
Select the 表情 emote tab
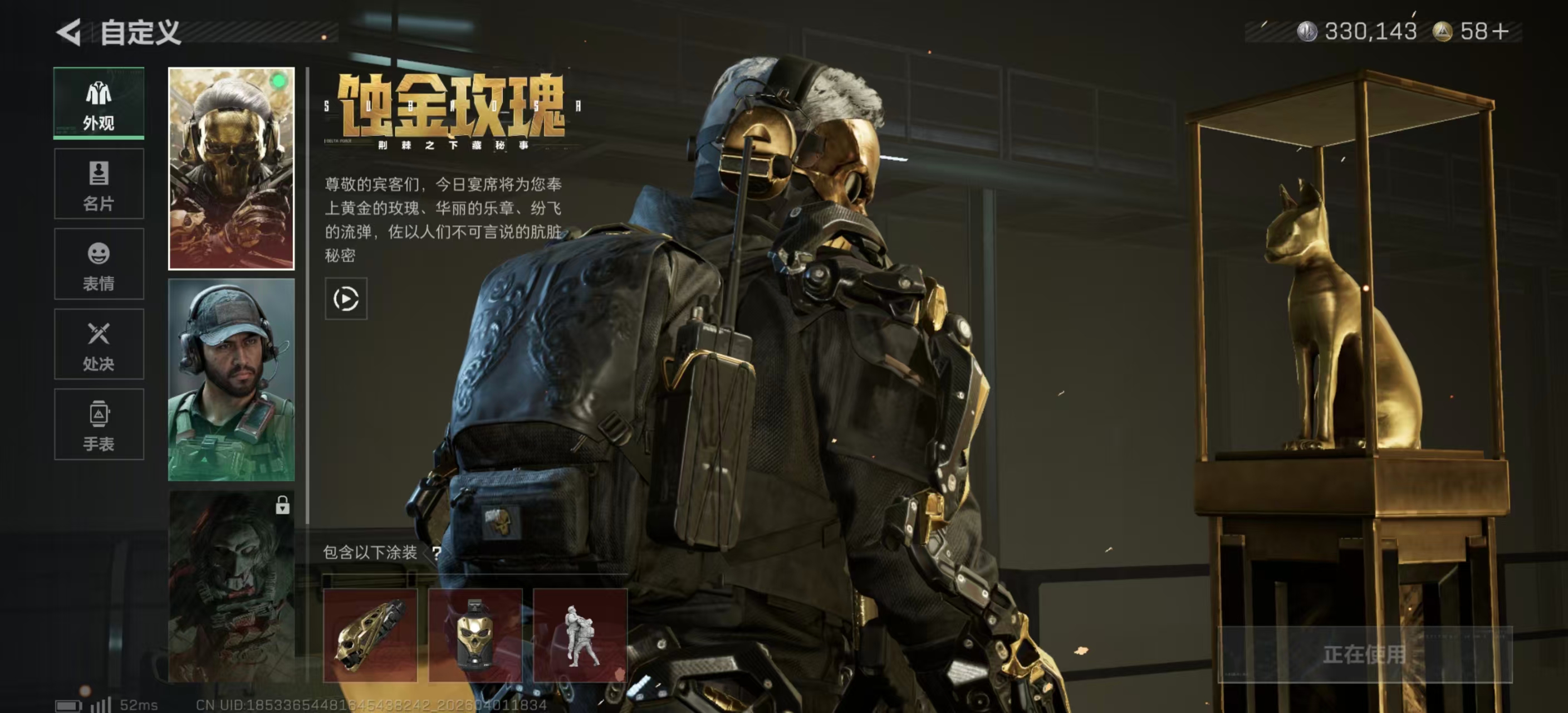[x=99, y=264]
